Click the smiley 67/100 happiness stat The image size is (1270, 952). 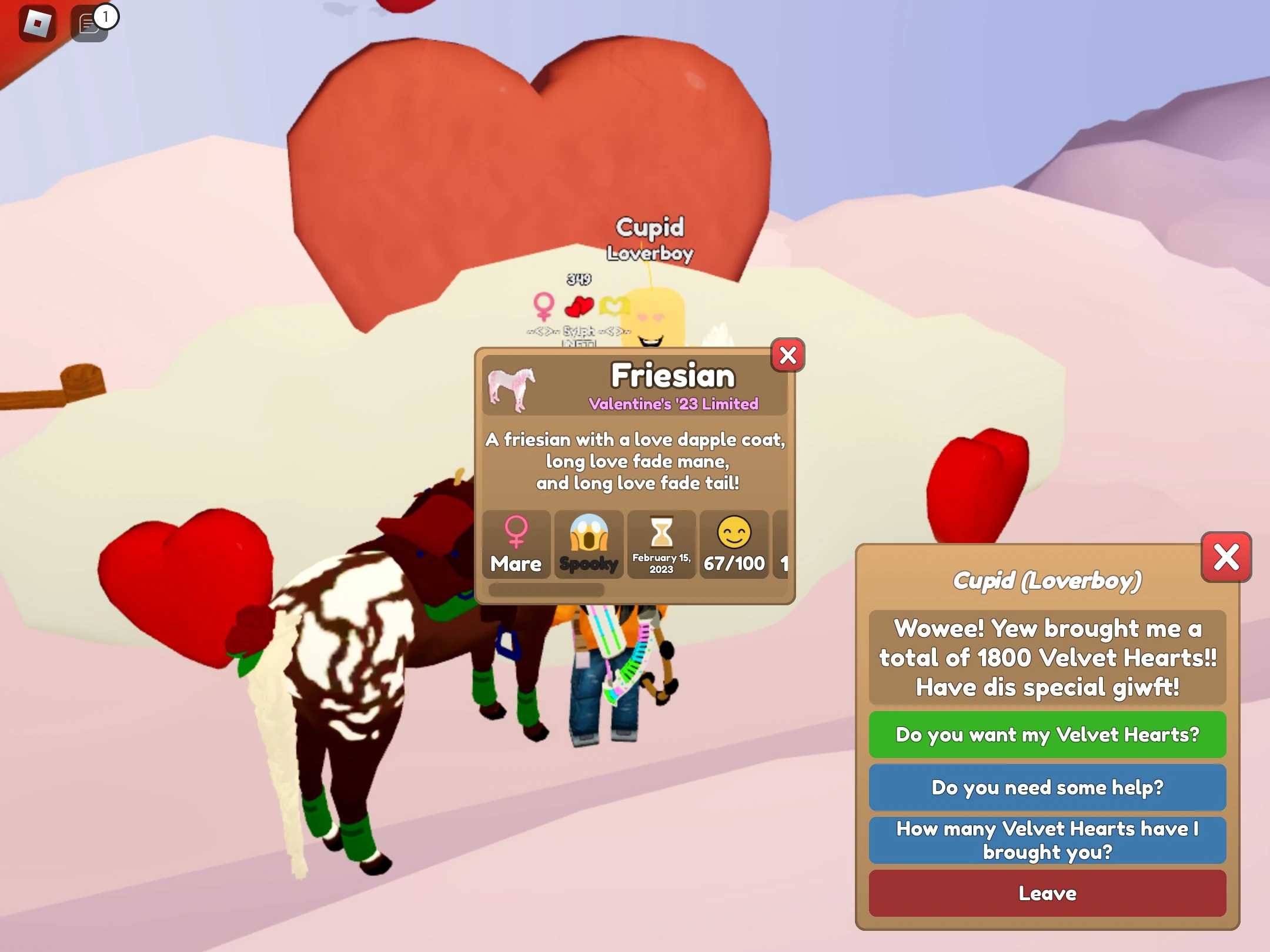coord(734,544)
